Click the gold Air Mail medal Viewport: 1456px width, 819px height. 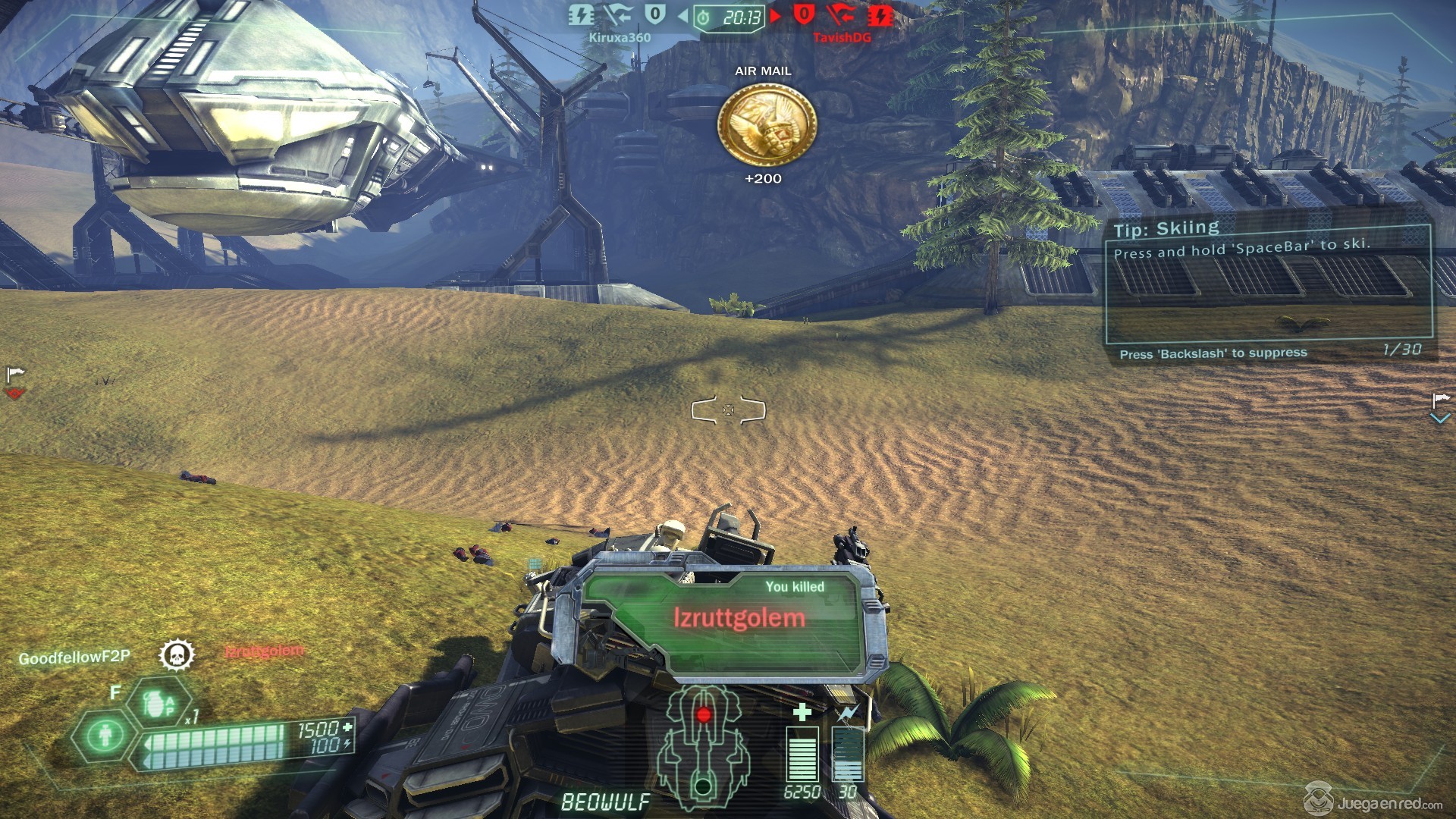point(767,125)
